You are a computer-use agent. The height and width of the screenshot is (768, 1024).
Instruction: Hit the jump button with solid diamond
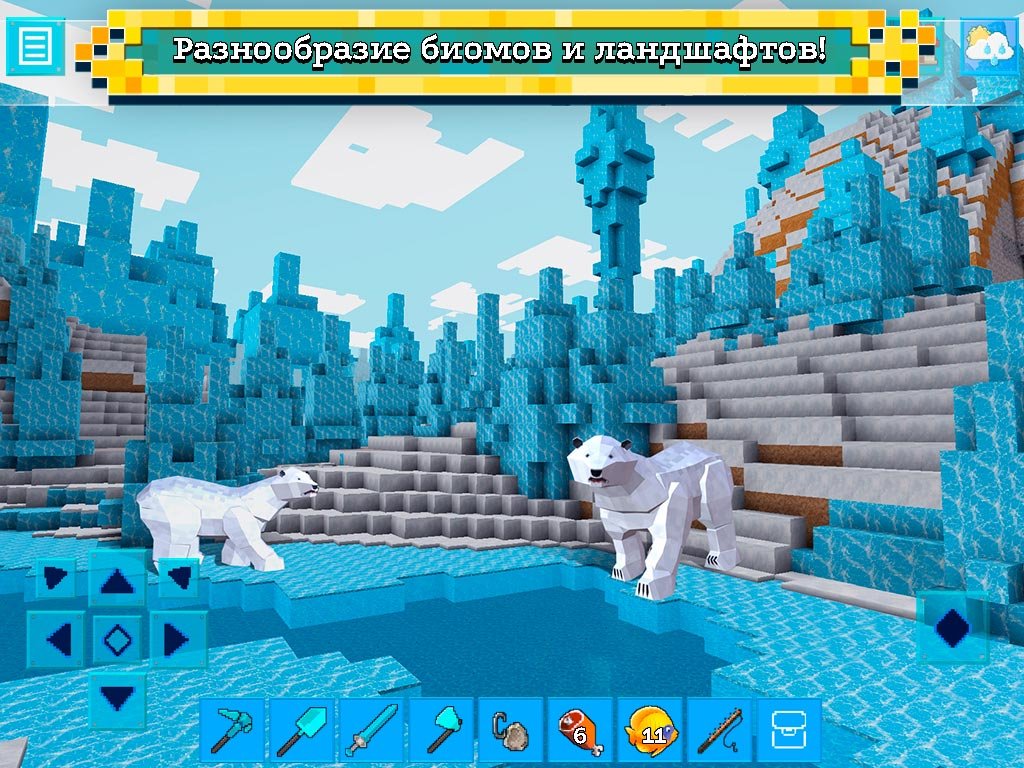(x=952, y=627)
